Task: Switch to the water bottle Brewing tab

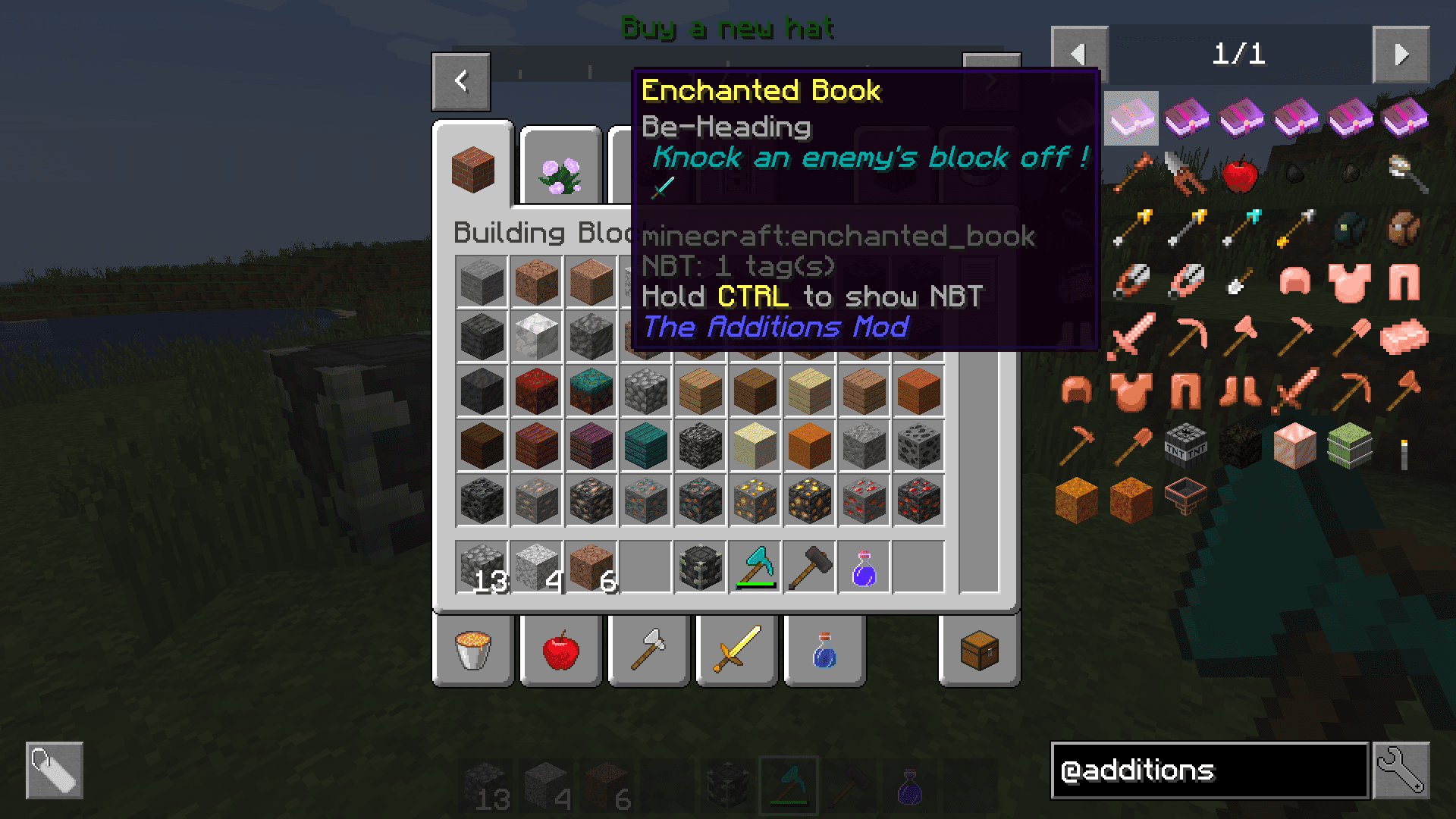Action: (824, 651)
